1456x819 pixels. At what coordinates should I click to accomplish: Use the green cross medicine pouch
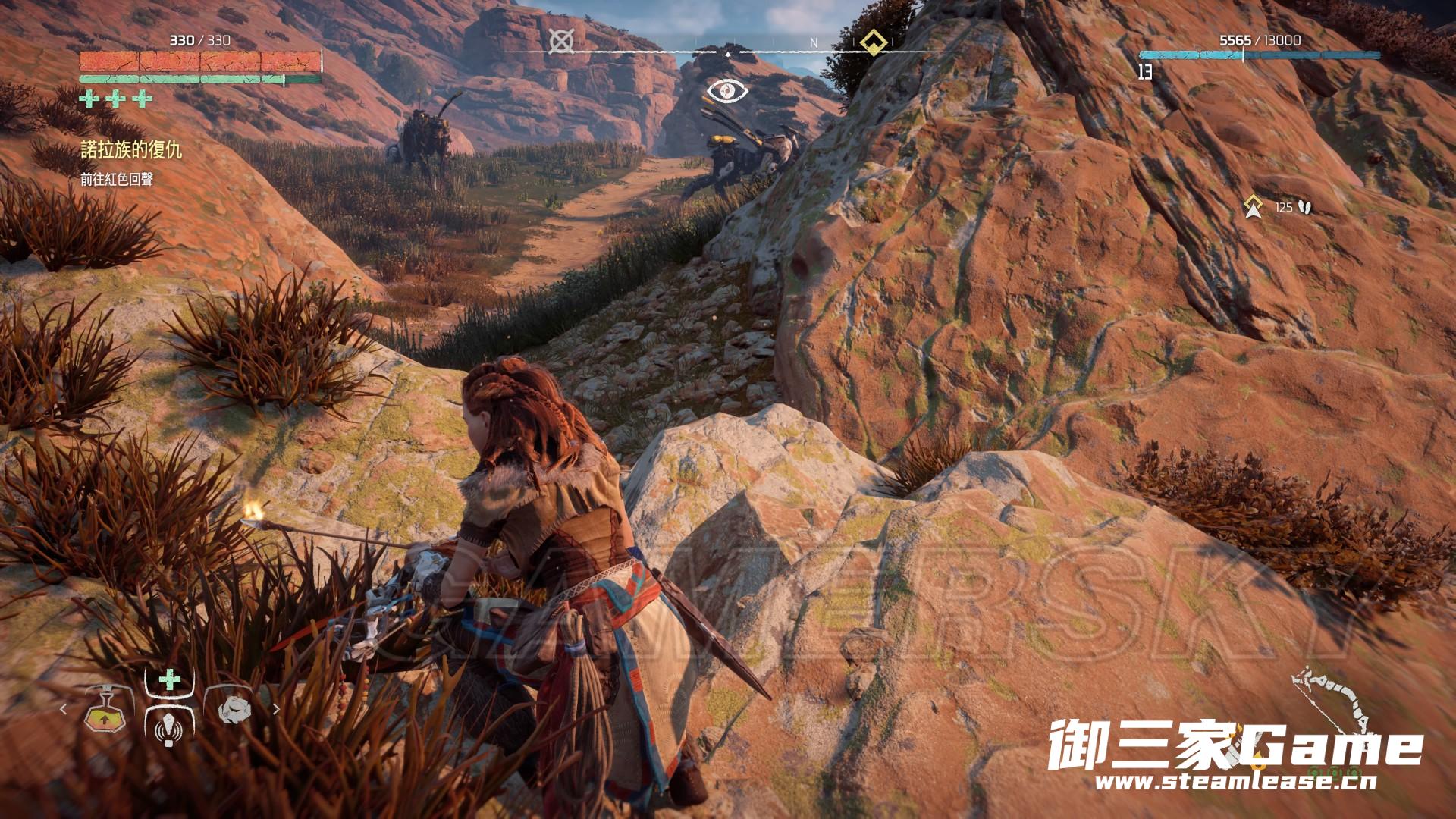click(x=169, y=680)
